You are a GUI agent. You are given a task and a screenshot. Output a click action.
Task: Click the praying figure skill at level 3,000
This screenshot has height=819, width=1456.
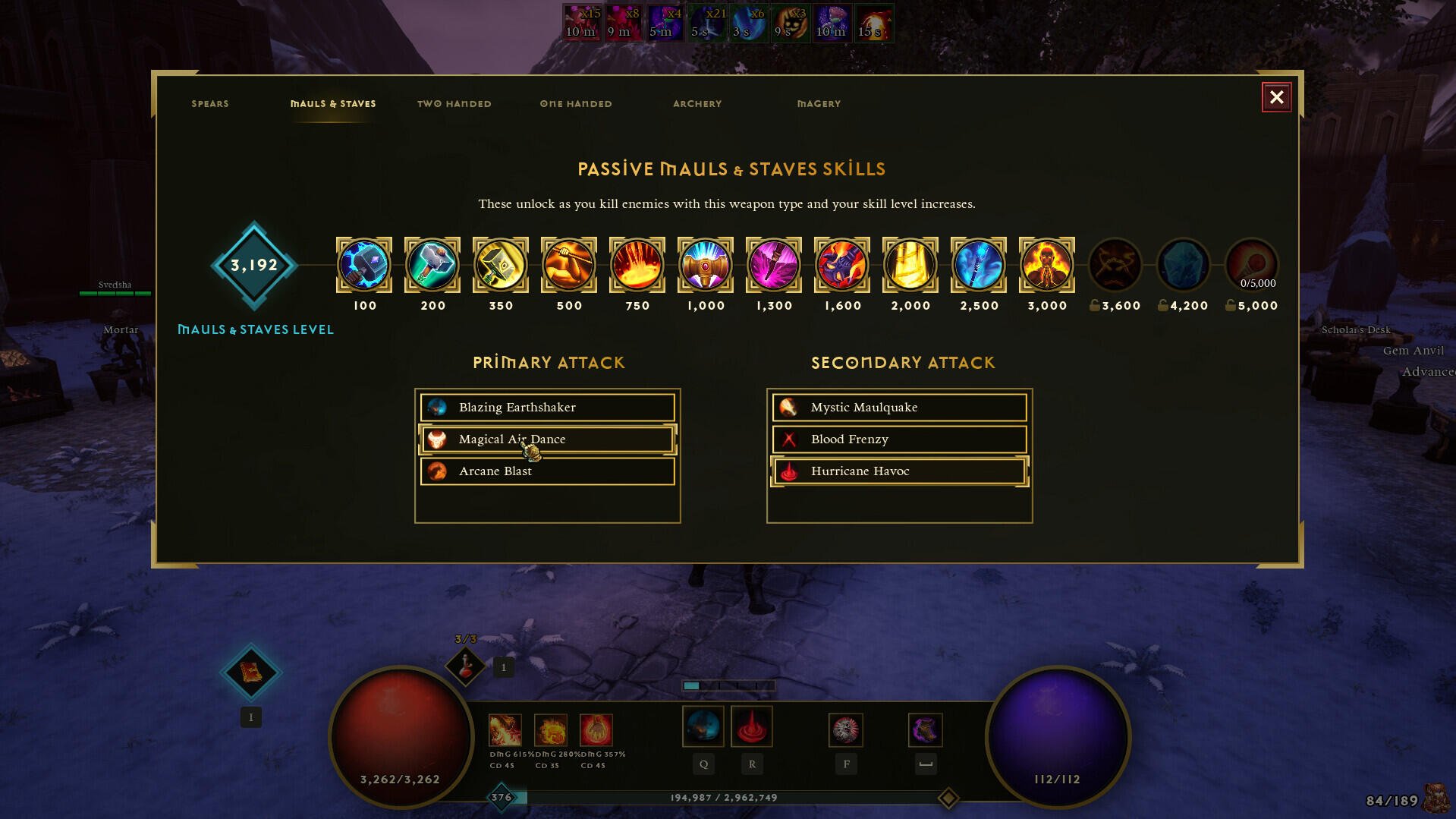click(1046, 265)
